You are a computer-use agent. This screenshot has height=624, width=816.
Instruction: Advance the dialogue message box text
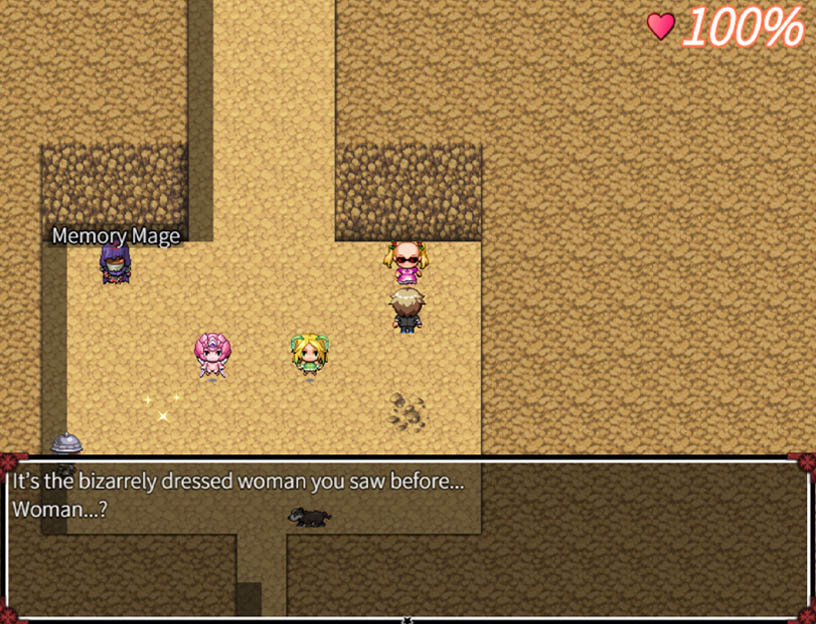(x=408, y=538)
